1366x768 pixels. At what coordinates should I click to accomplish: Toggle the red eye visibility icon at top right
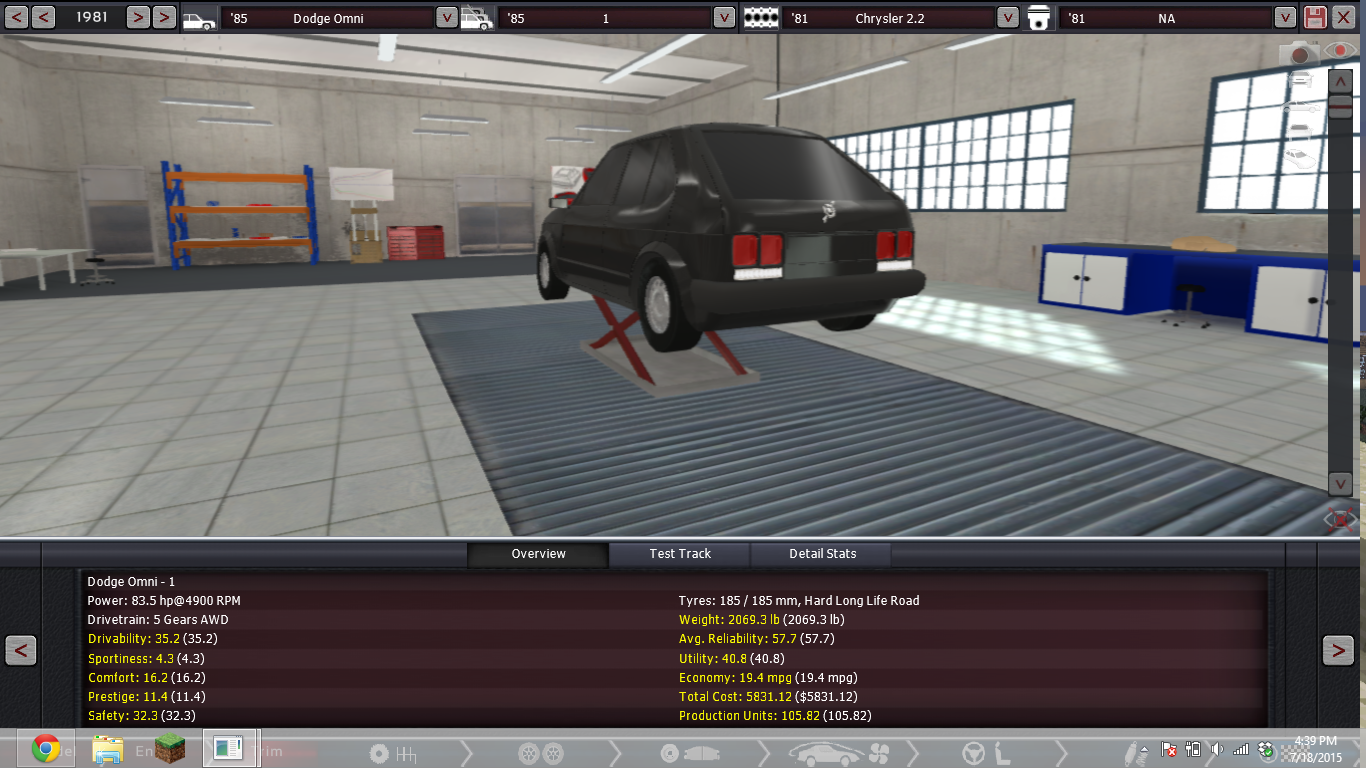pyautogui.click(x=1339, y=50)
